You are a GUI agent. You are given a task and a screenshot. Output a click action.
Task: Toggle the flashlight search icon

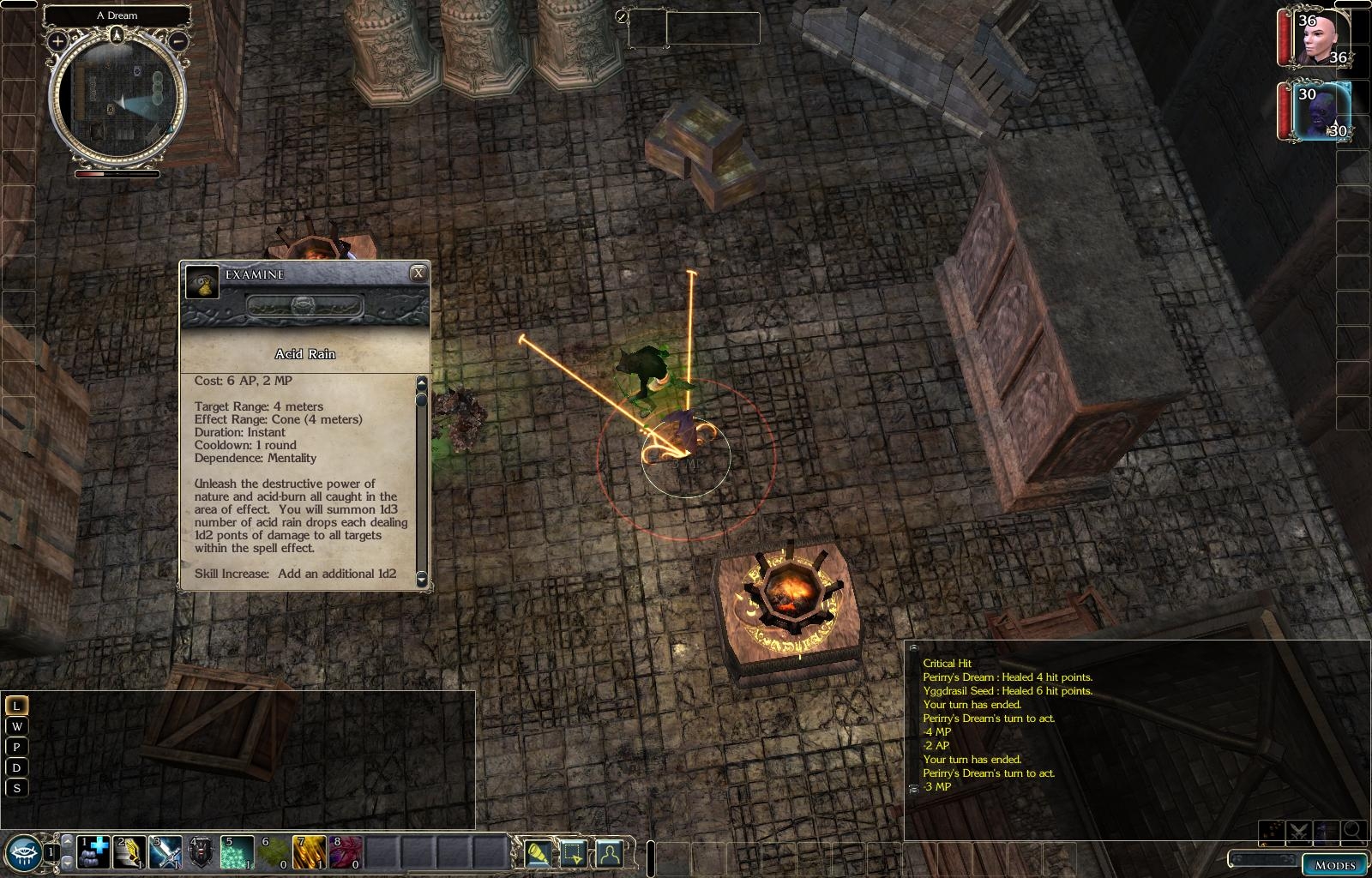(x=538, y=852)
